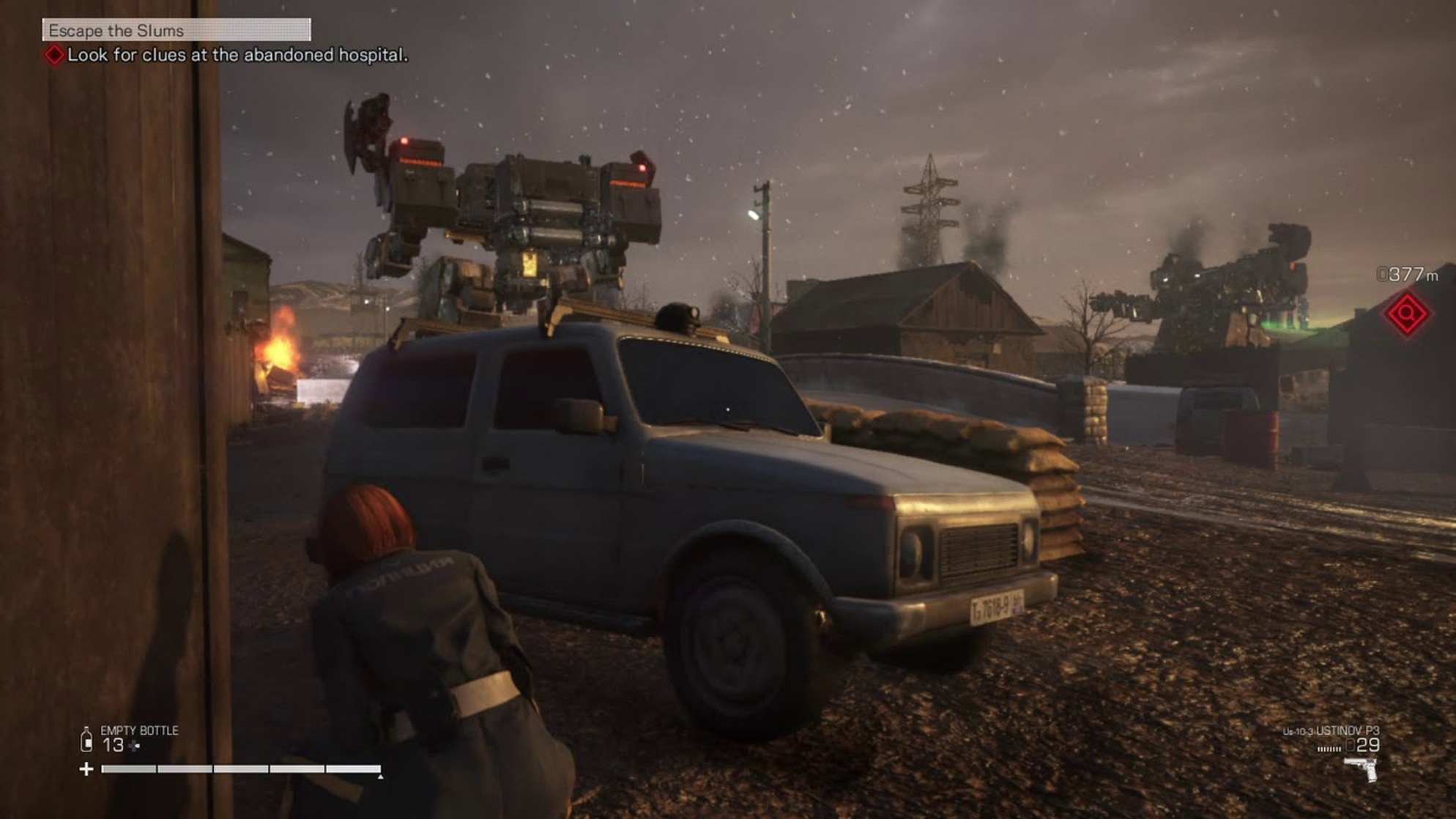
Task: Click the hospital clues objective entry
Action: click(x=237, y=55)
